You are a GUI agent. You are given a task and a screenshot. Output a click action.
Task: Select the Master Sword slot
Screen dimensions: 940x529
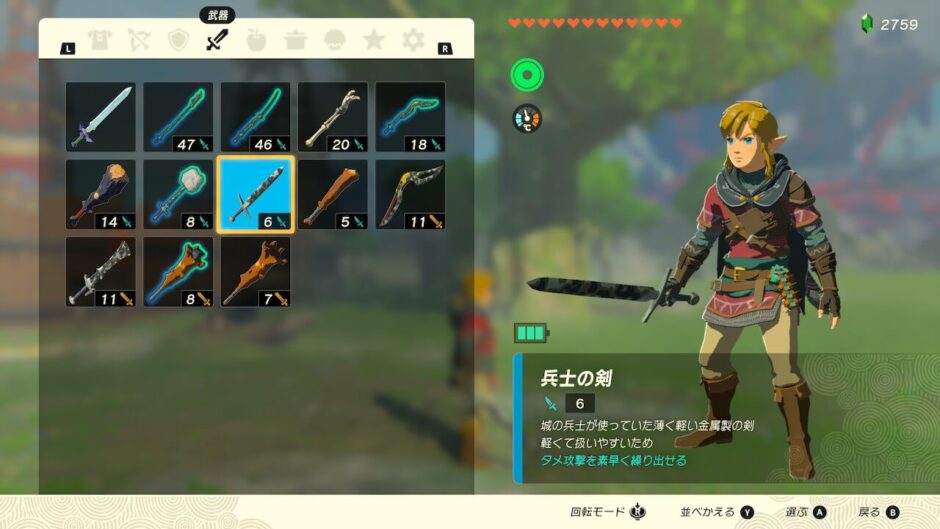[x=100, y=117]
